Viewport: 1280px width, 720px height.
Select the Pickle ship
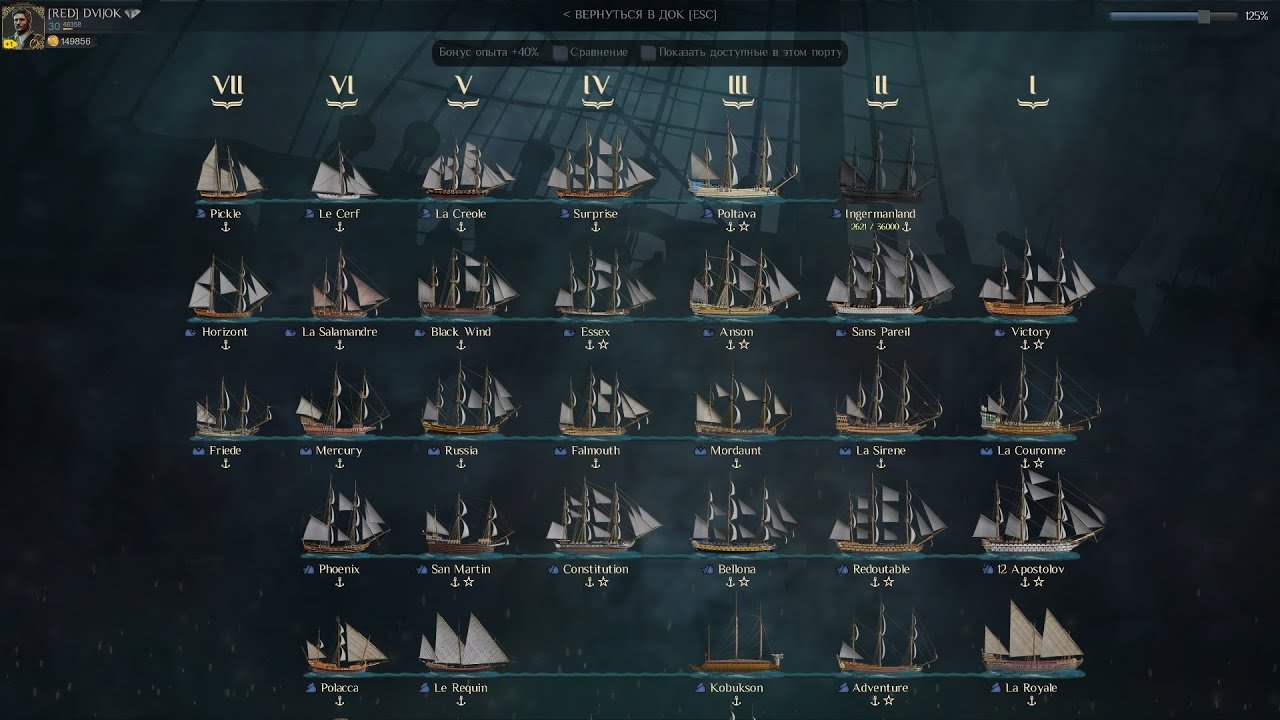pos(229,172)
